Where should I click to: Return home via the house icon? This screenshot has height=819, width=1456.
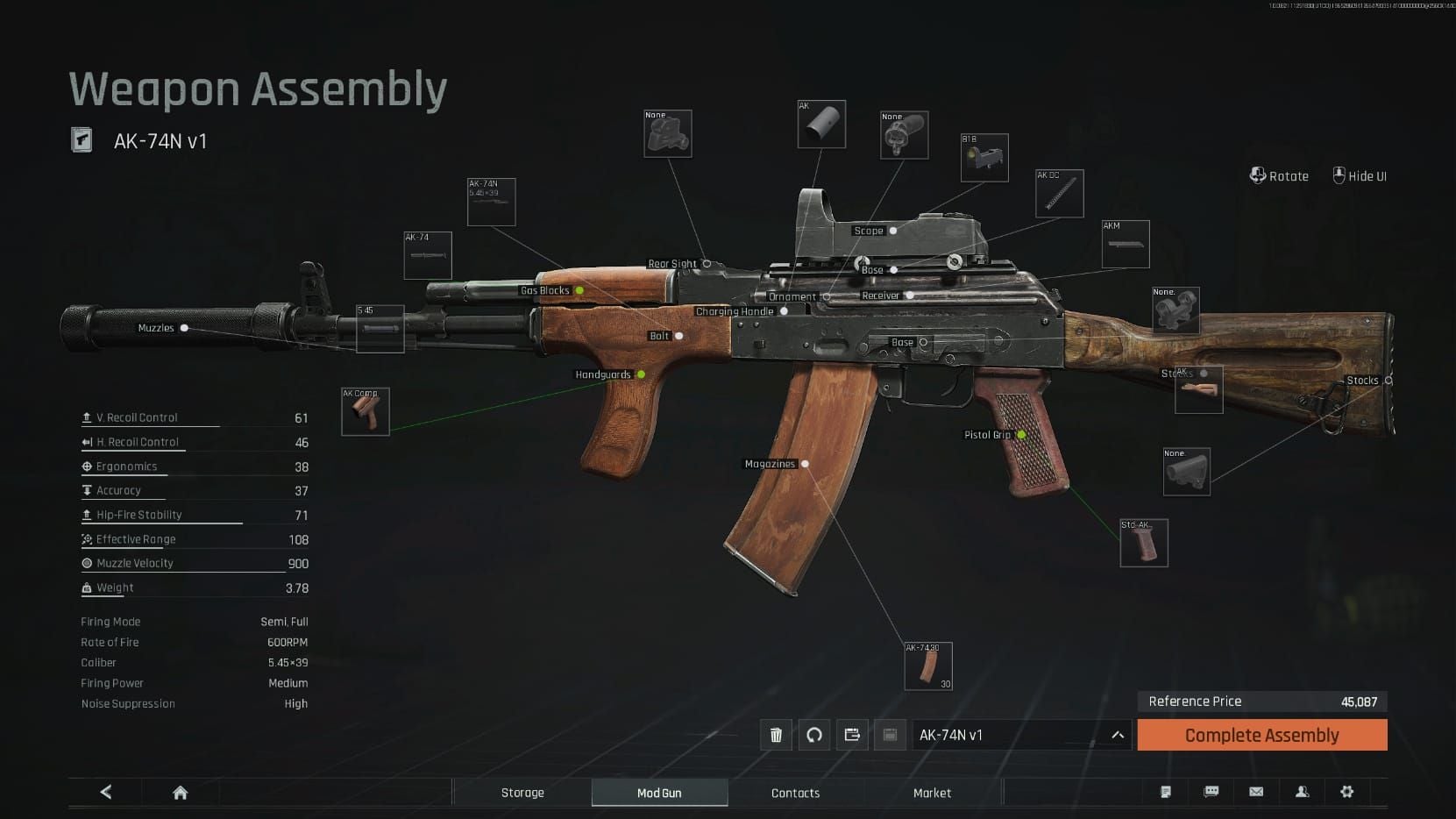pos(181,793)
